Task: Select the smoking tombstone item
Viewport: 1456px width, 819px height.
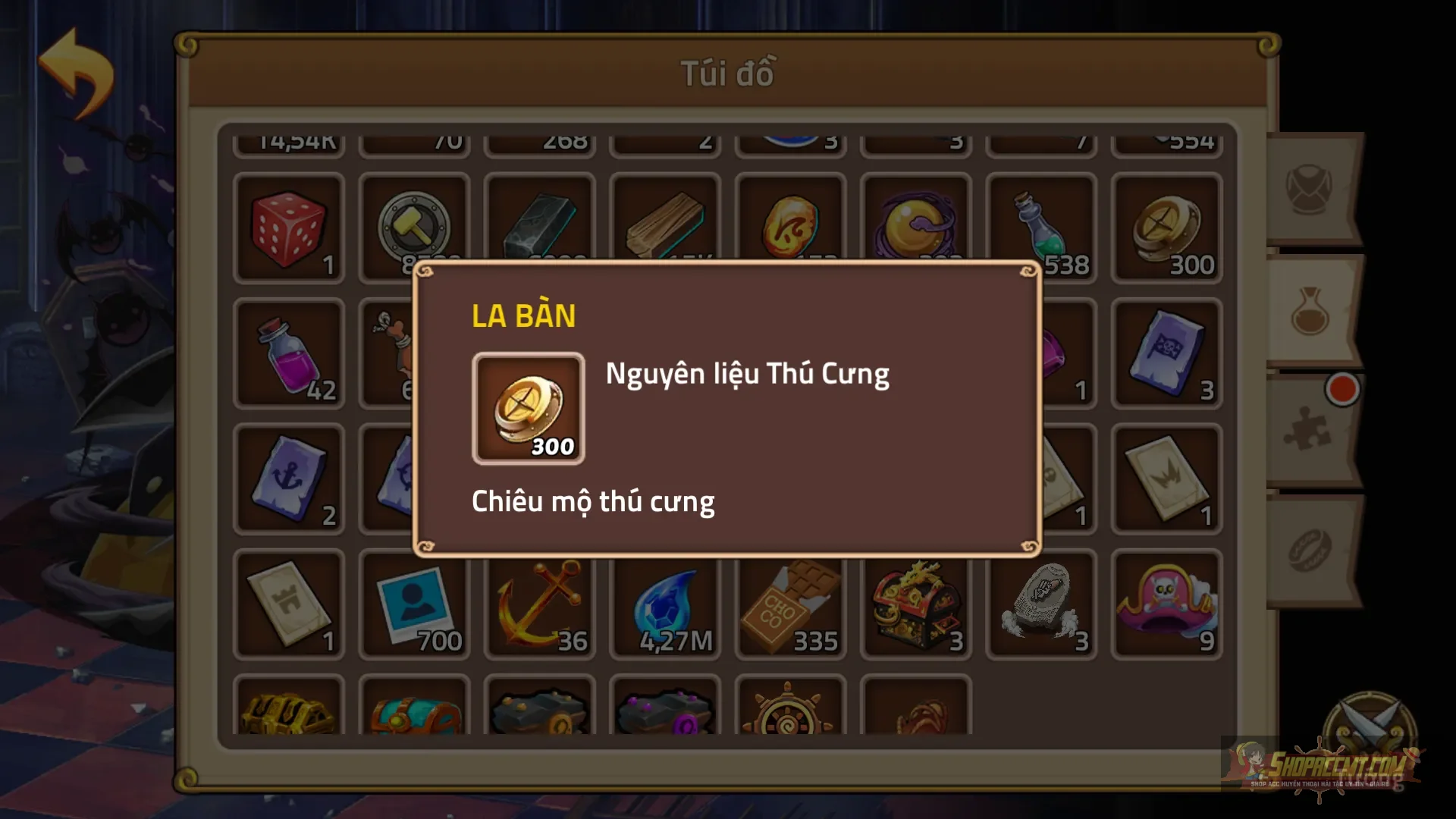Action: click(x=1040, y=603)
